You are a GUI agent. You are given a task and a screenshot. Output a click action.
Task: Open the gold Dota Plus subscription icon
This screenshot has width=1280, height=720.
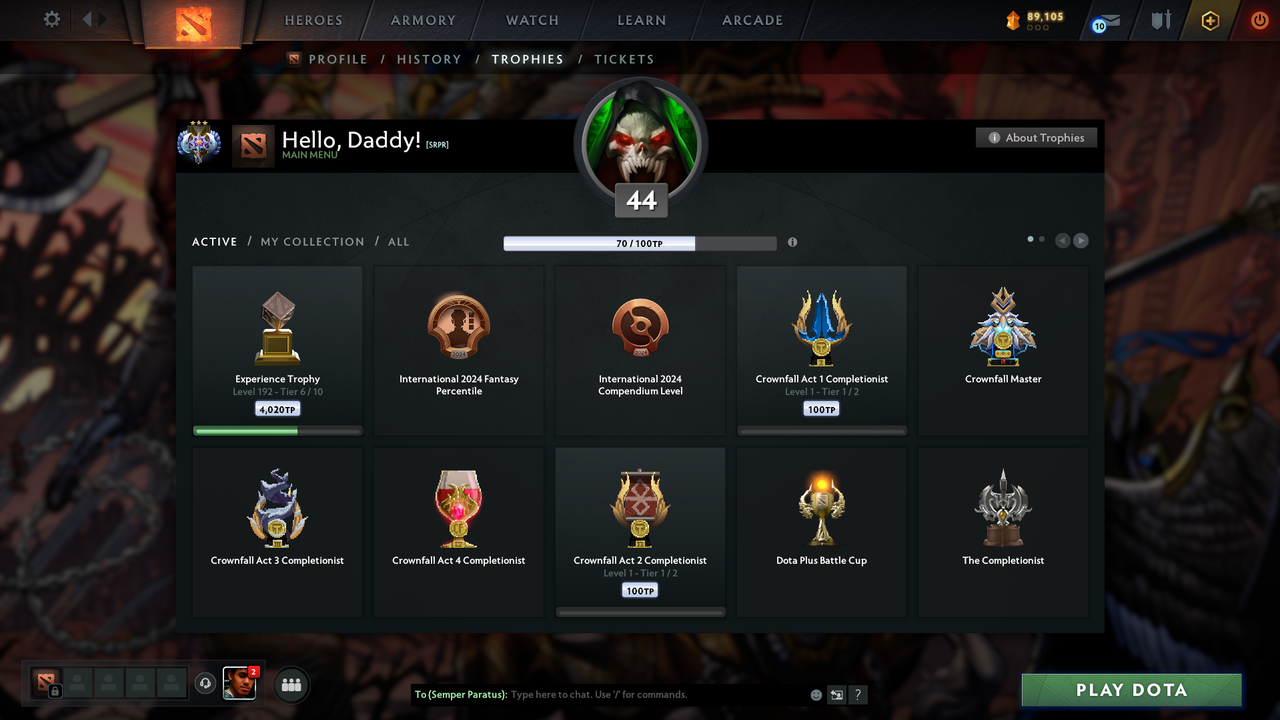pyautogui.click(x=1210, y=20)
